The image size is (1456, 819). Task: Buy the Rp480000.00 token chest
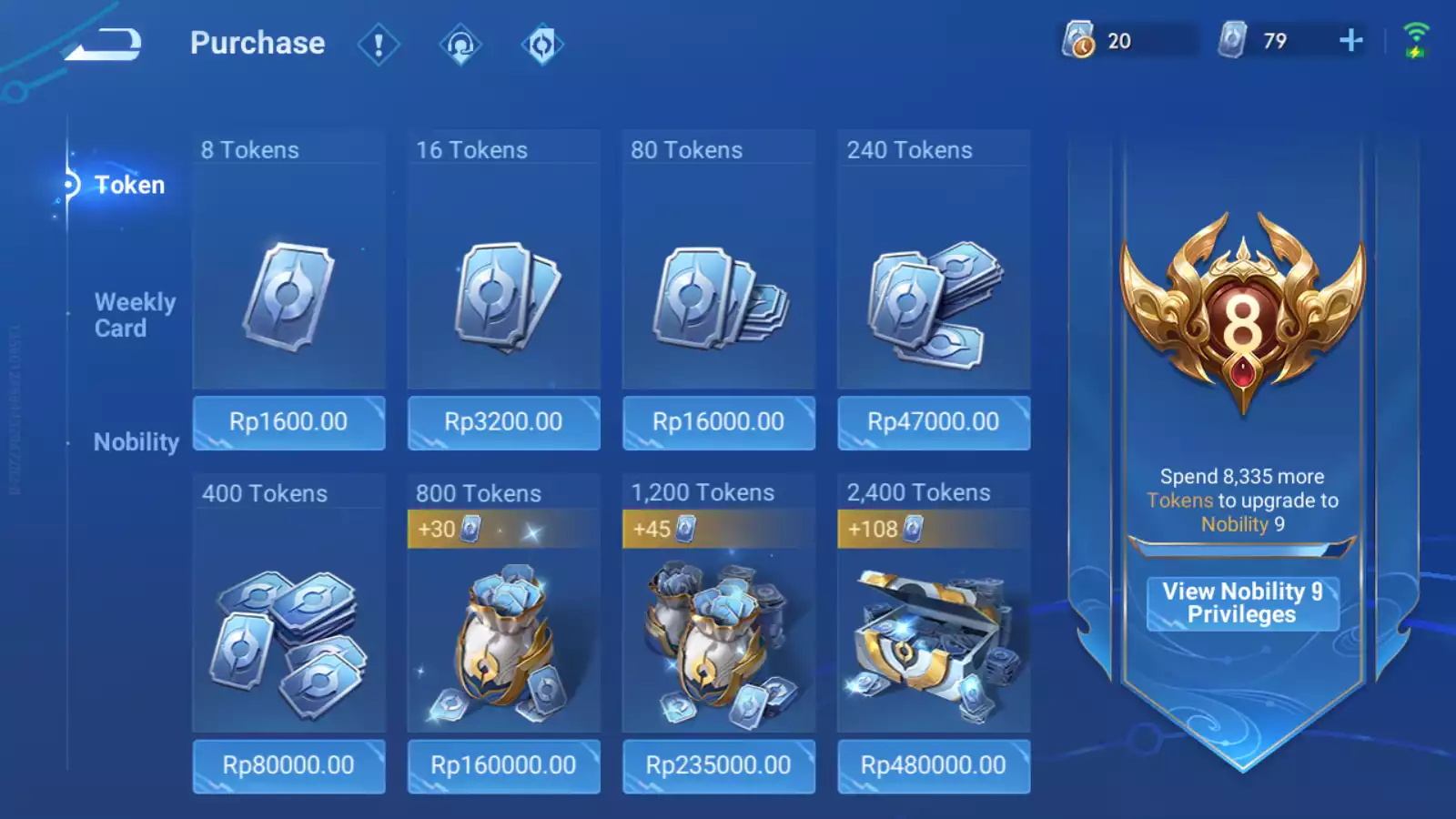point(933,765)
